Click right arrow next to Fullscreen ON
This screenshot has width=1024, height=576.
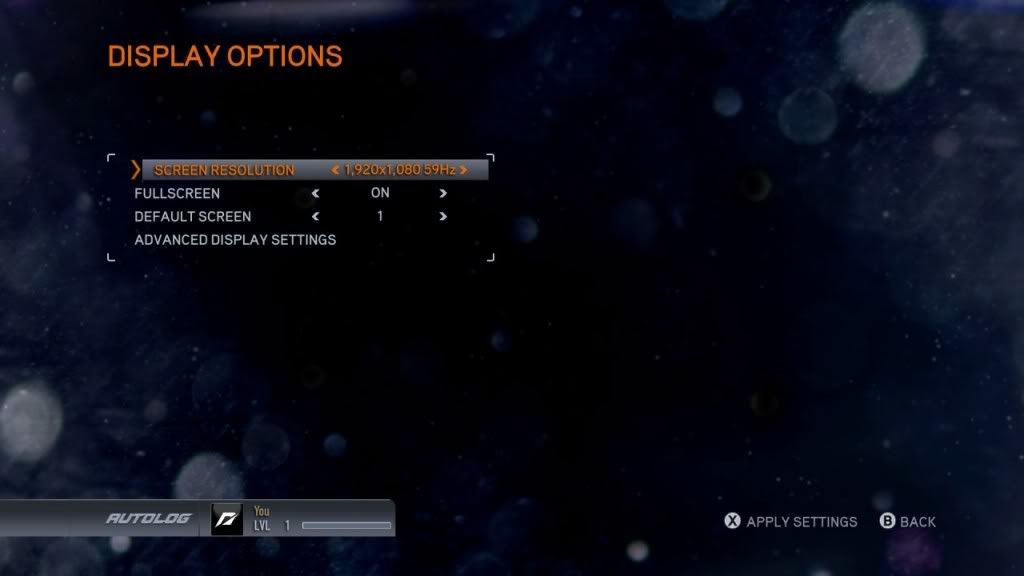(x=443, y=193)
